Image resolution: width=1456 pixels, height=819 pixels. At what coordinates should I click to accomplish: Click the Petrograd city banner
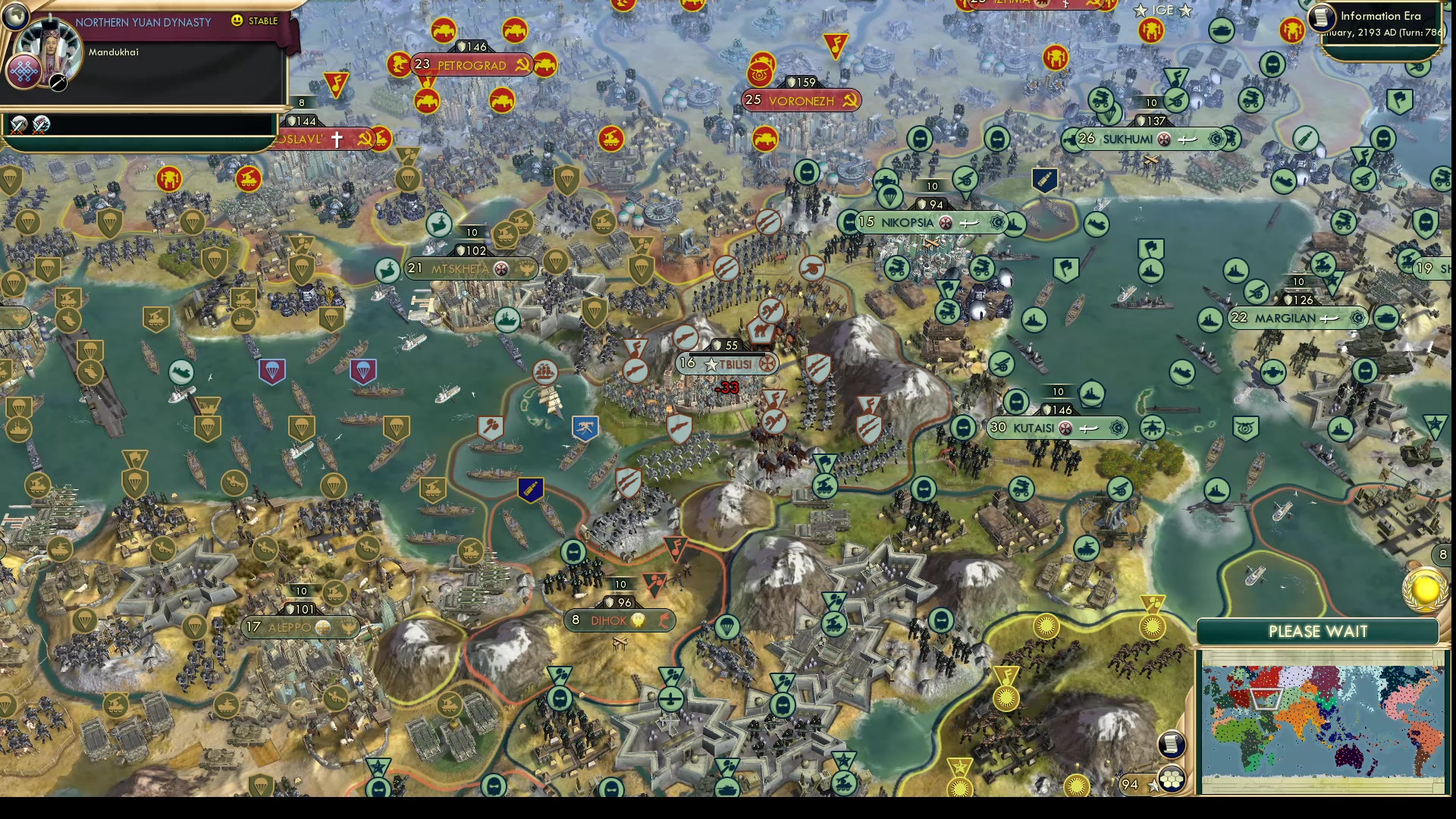(x=471, y=65)
